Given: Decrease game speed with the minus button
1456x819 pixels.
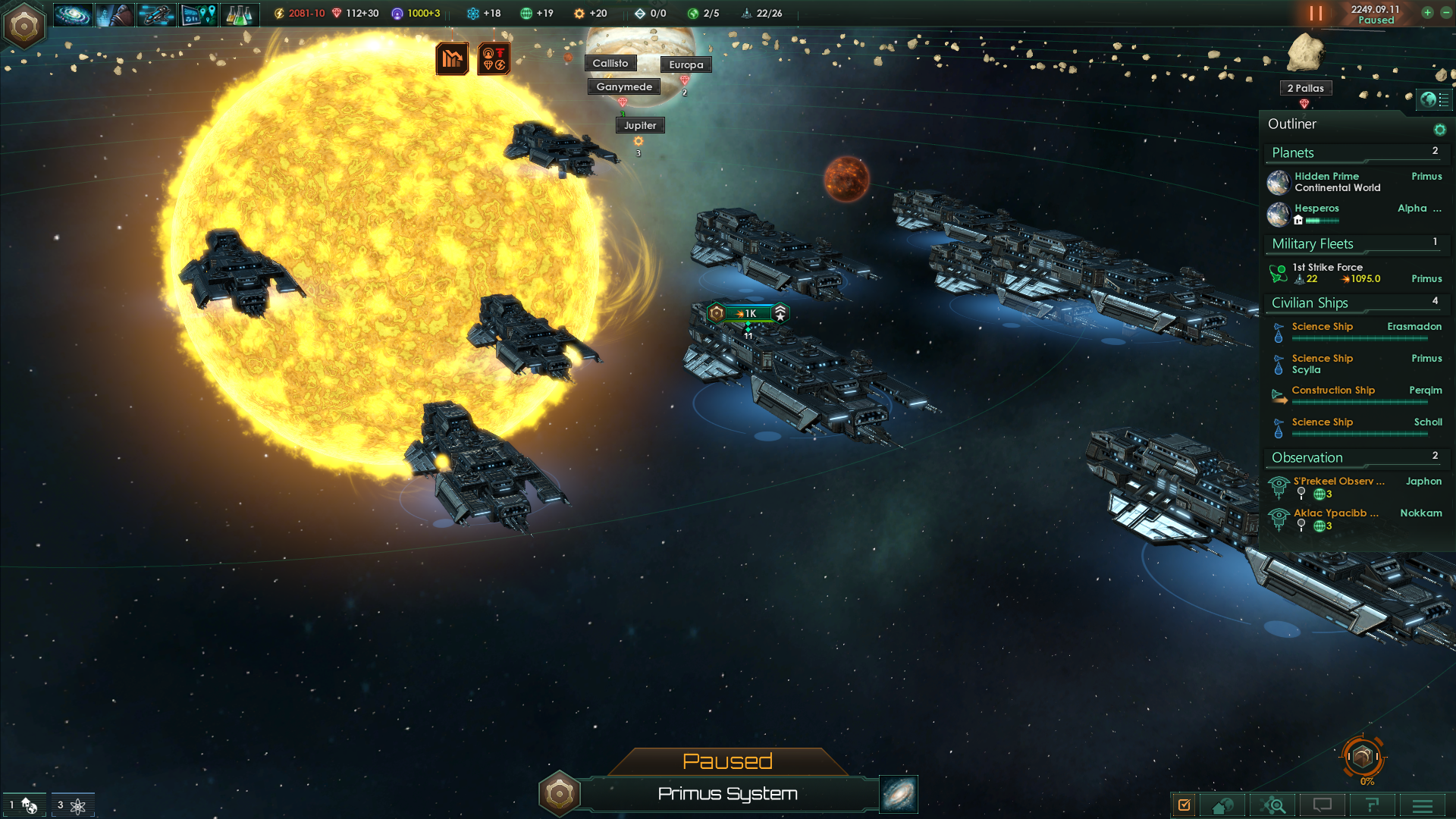Looking at the screenshot, I should tap(1445, 13).
